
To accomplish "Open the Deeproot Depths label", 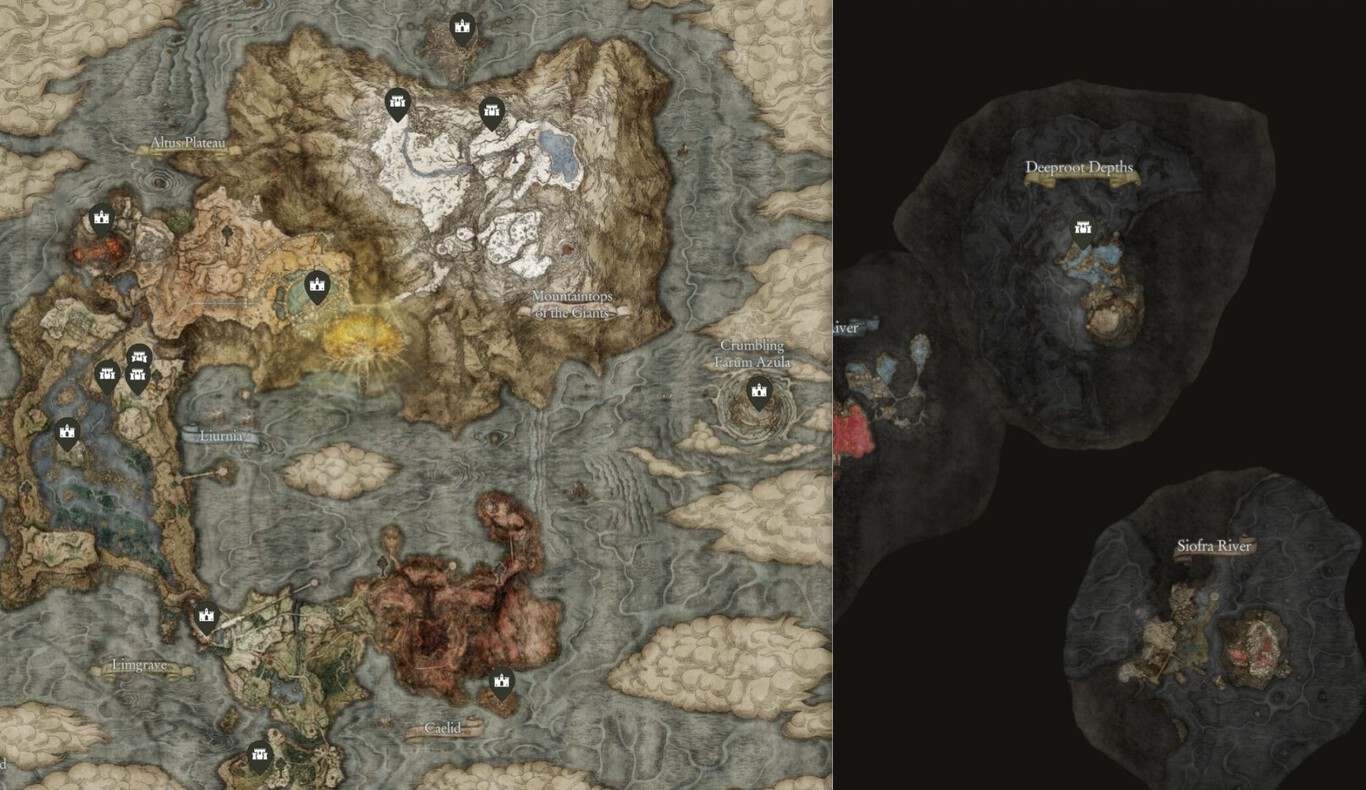I will coord(1080,169).
